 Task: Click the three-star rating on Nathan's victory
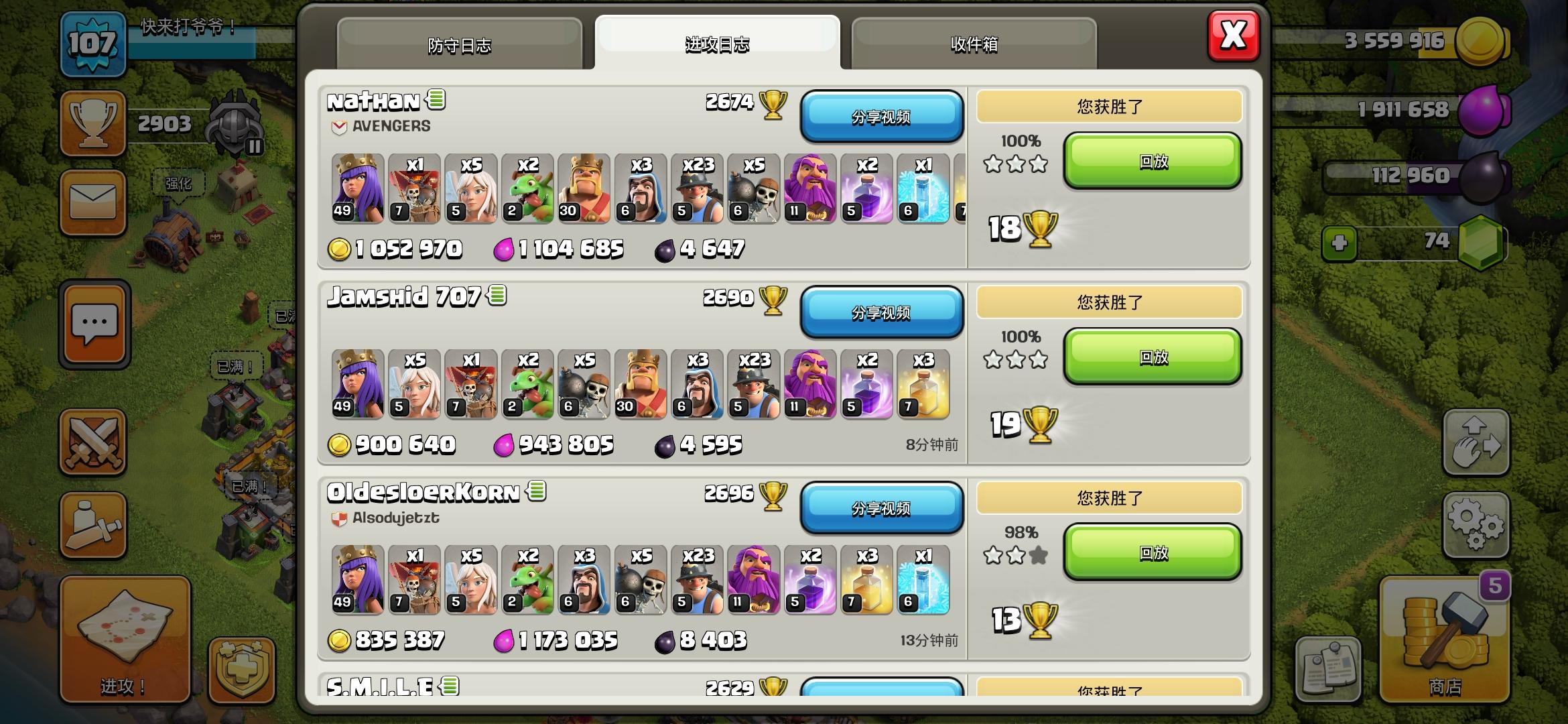(x=1014, y=163)
